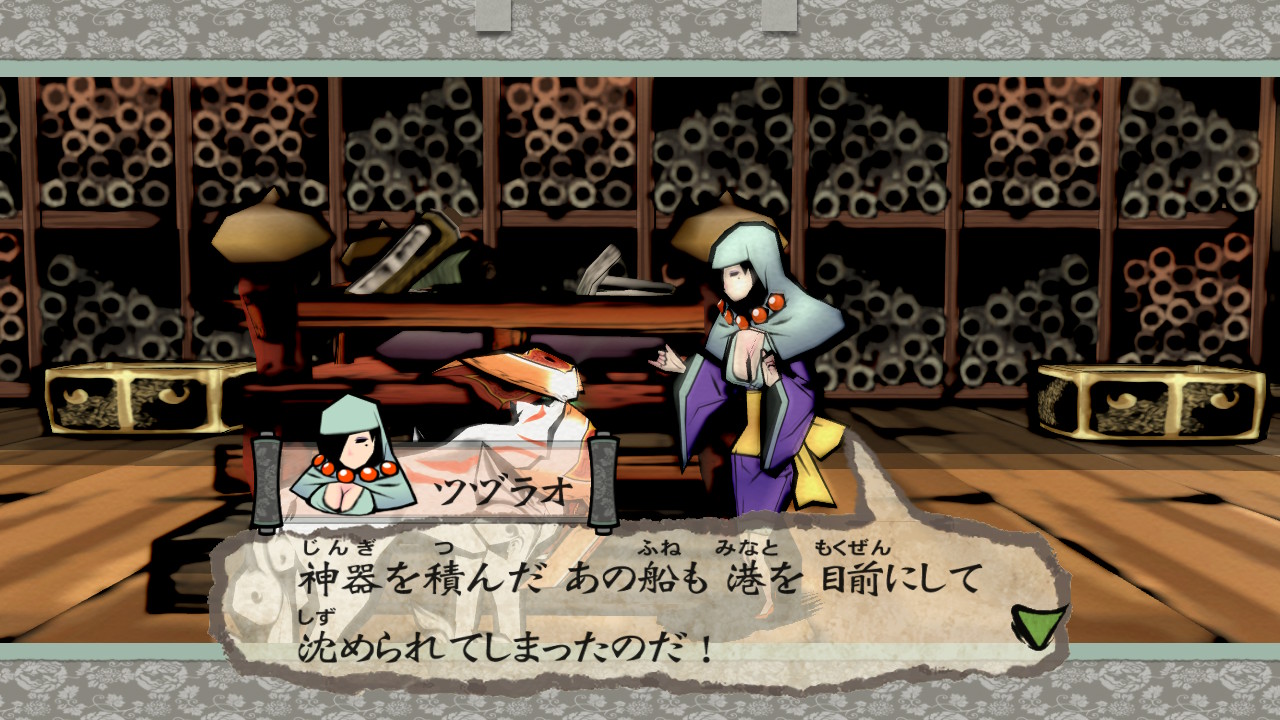
Task: Click the left scroll roller of the nameplate
Action: click(268, 480)
